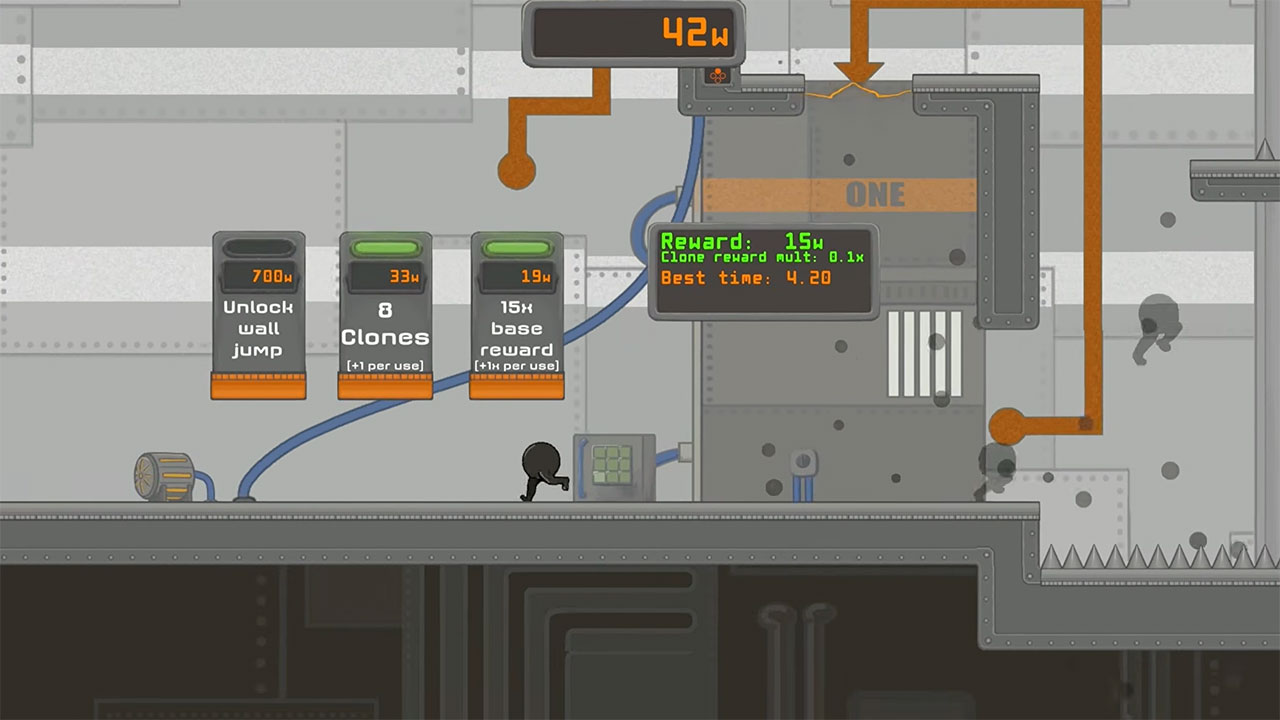Screen dimensions: 1280x720
Task: Click the clover valve icon below the currency display
Action: [x=720, y=74]
